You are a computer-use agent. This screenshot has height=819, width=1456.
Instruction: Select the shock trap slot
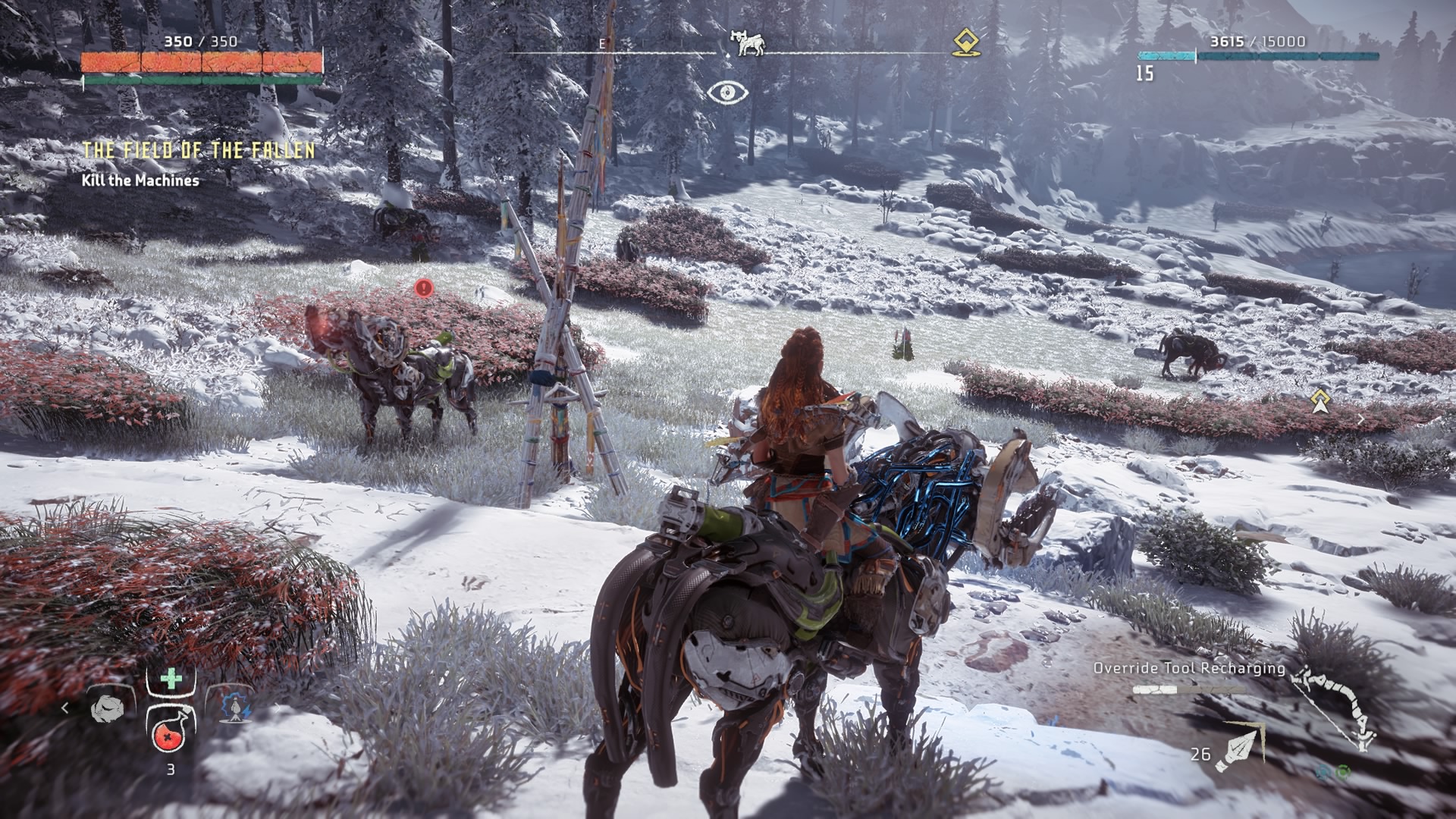pyautogui.click(x=234, y=708)
